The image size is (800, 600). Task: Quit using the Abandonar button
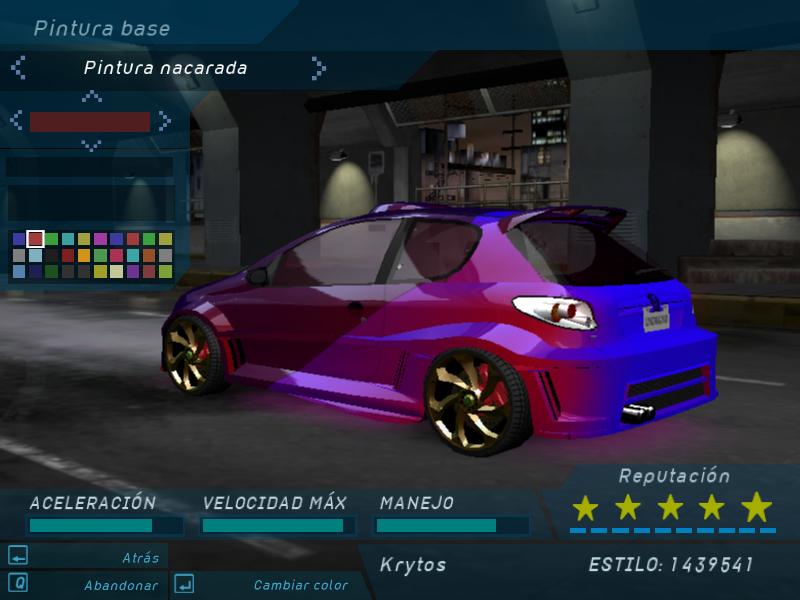coord(120,585)
